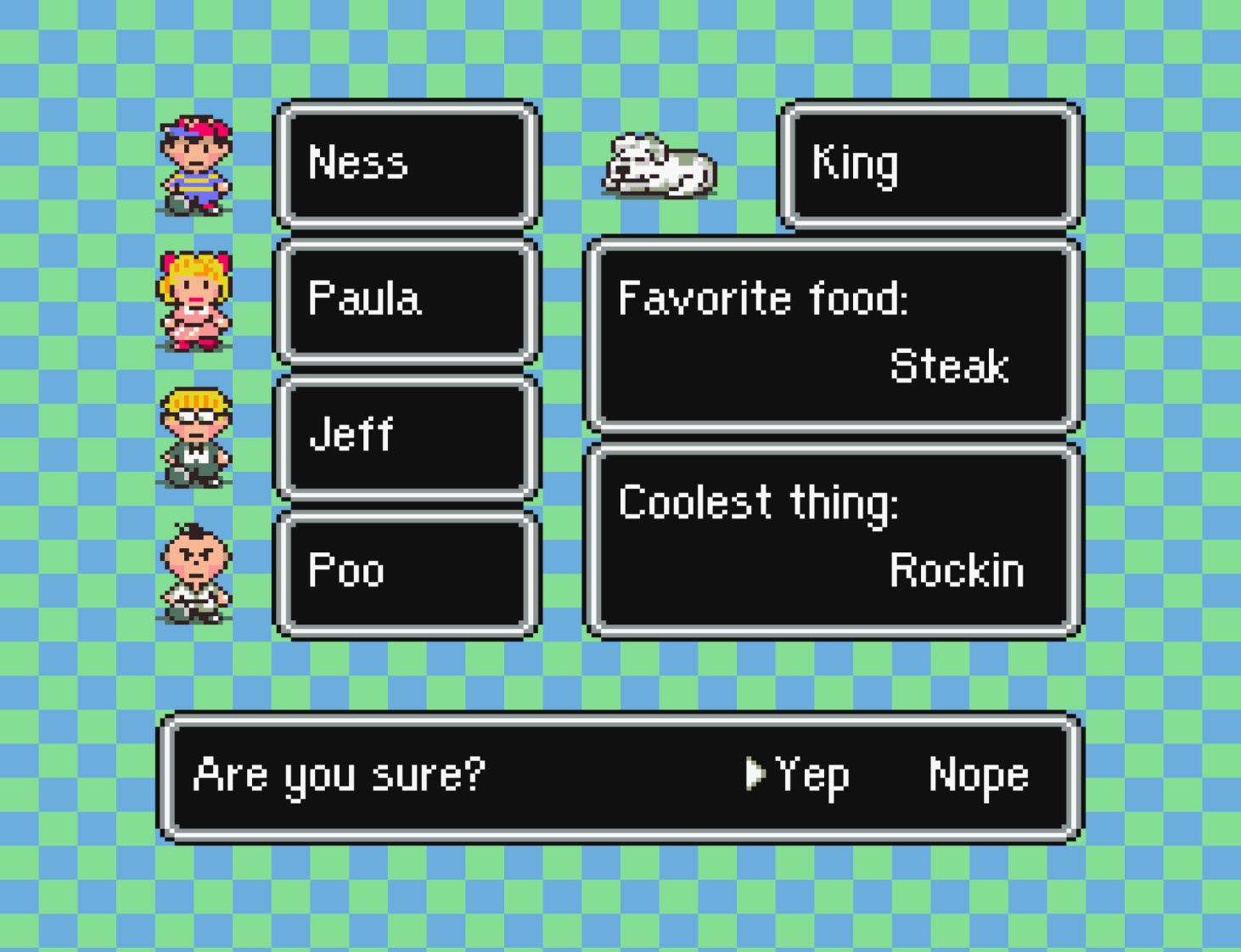
Task: Choose Yep to confirm the names
Action: point(811,775)
